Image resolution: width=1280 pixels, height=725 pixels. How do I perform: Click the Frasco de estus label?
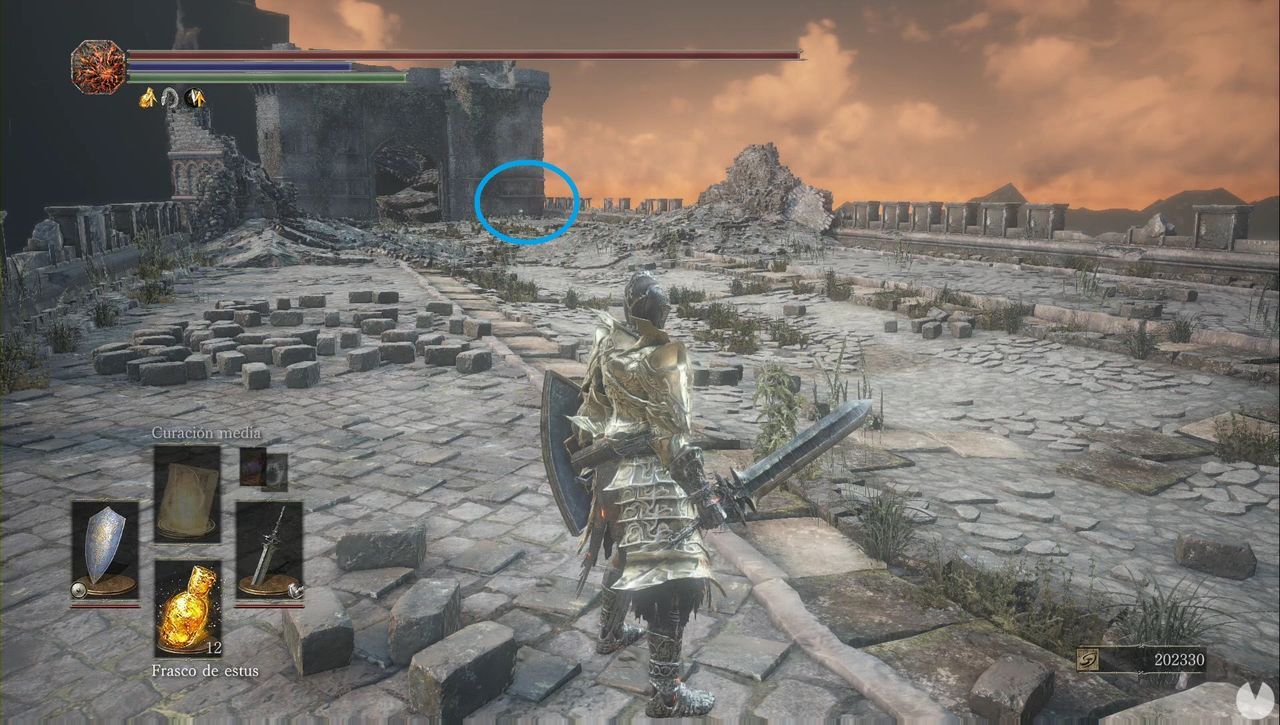[206, 671]
